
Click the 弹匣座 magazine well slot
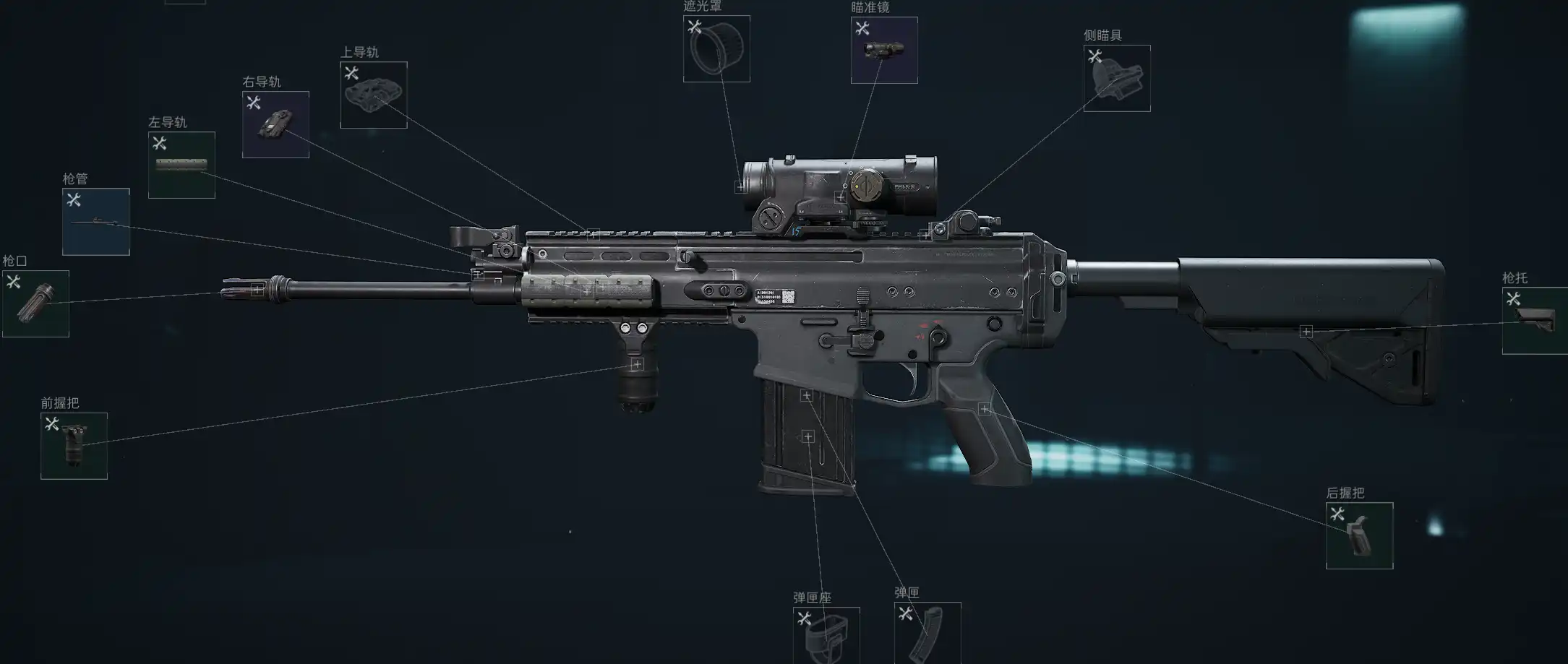pos(826,635)
